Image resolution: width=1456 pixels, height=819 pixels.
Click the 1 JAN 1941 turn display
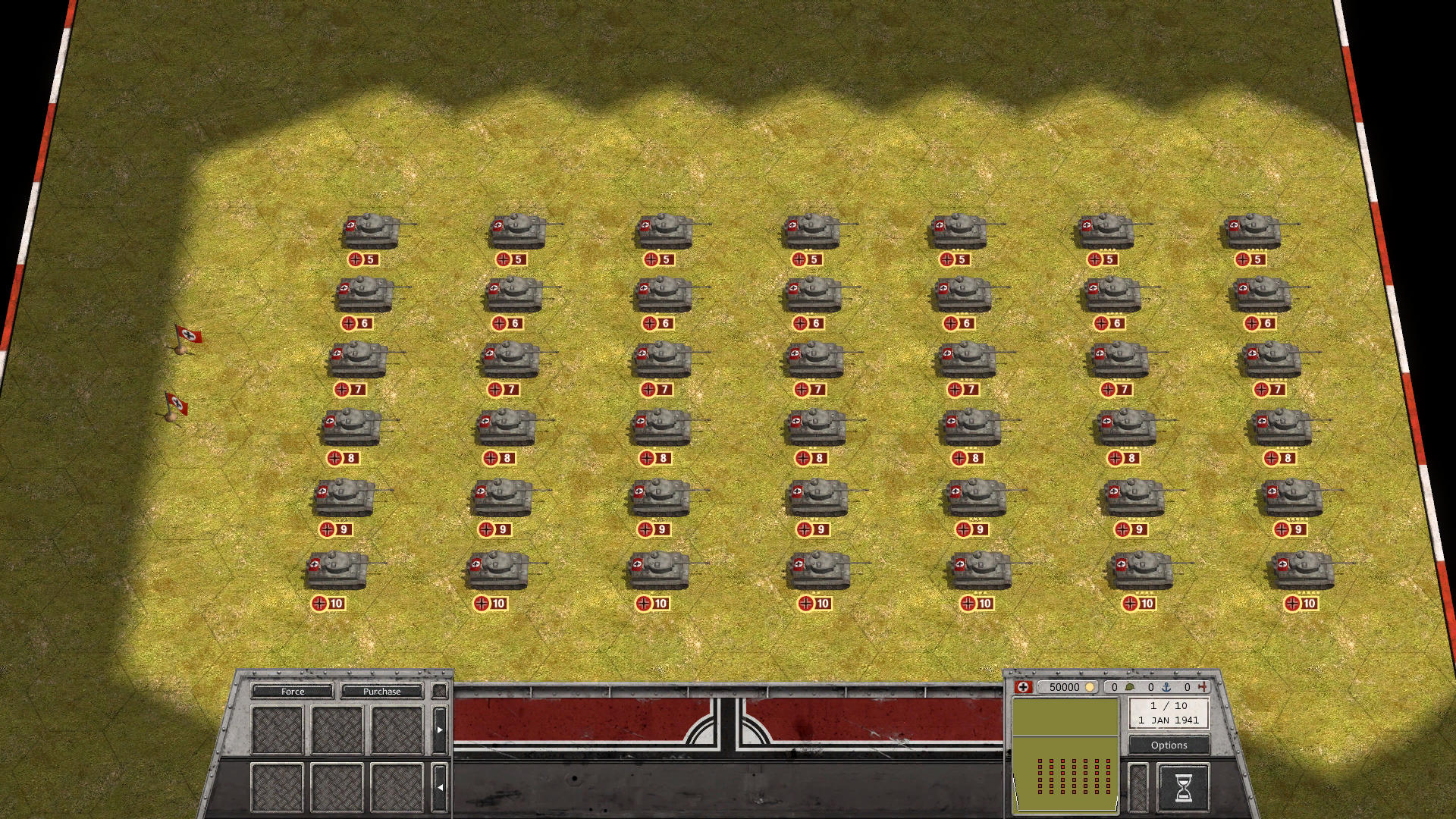(1169, 720)
